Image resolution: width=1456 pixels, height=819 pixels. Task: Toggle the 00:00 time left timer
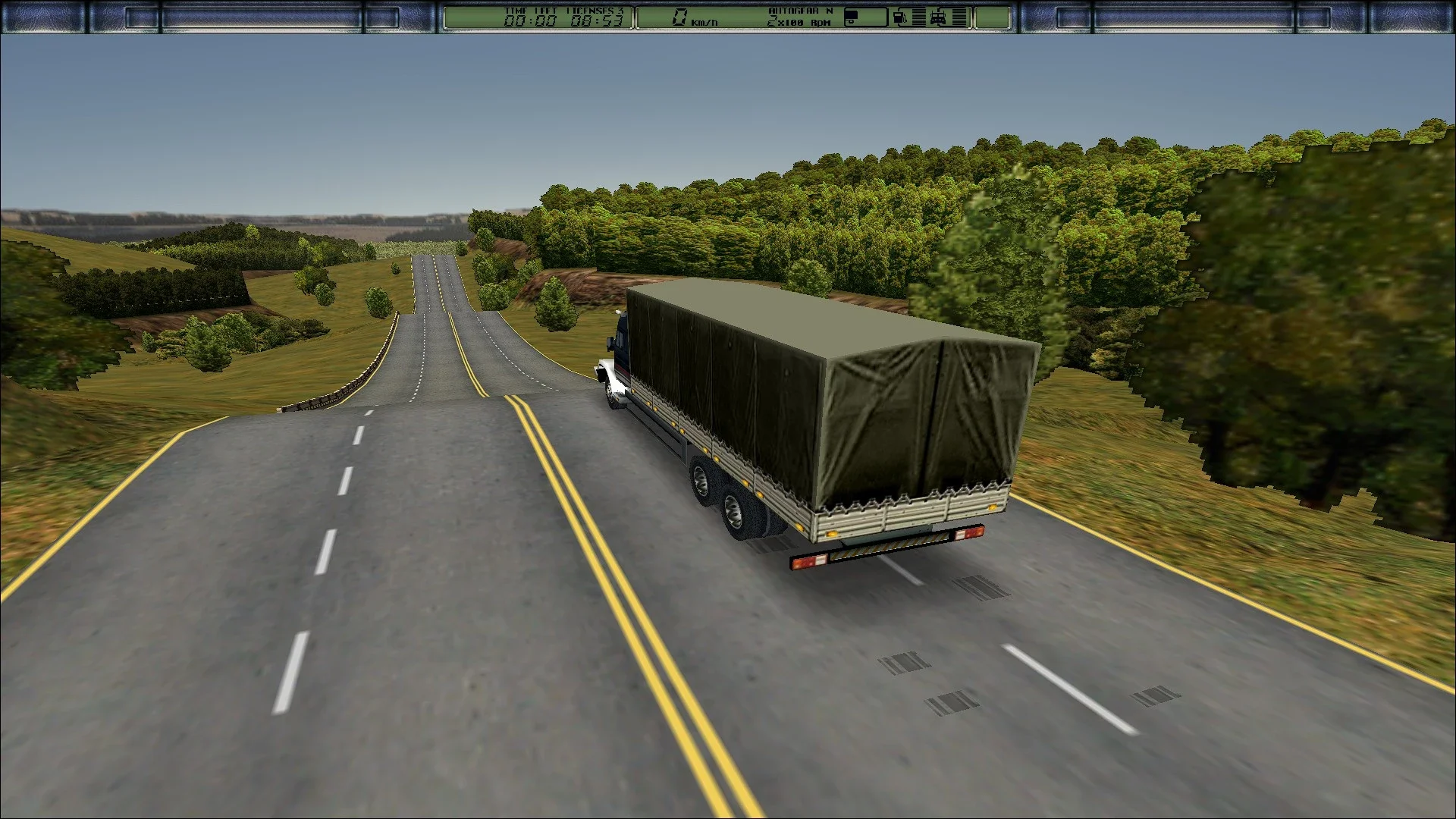pyautogui.click(x=531, y=20)
